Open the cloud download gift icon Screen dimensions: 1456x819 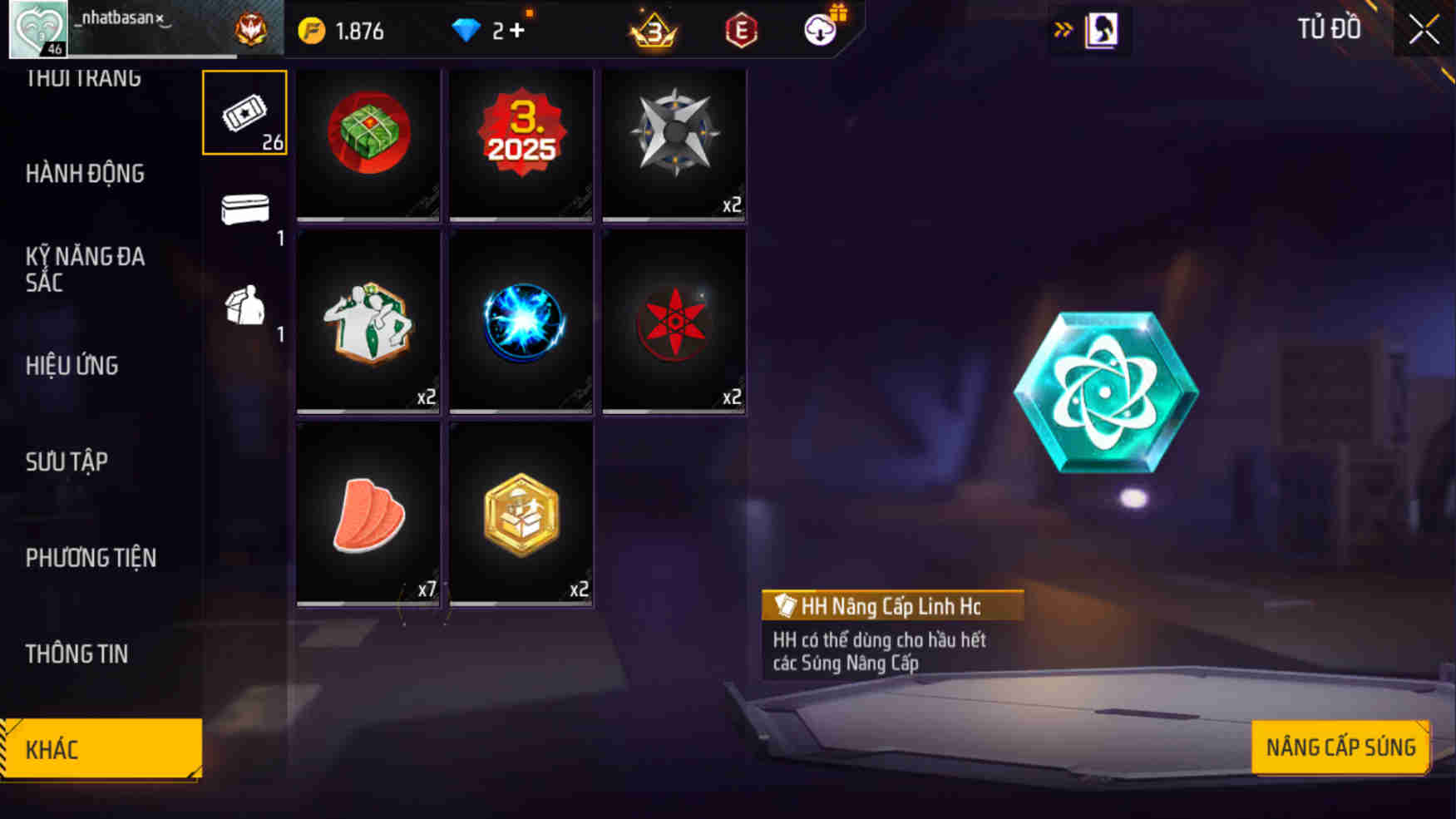coord(819,28)
